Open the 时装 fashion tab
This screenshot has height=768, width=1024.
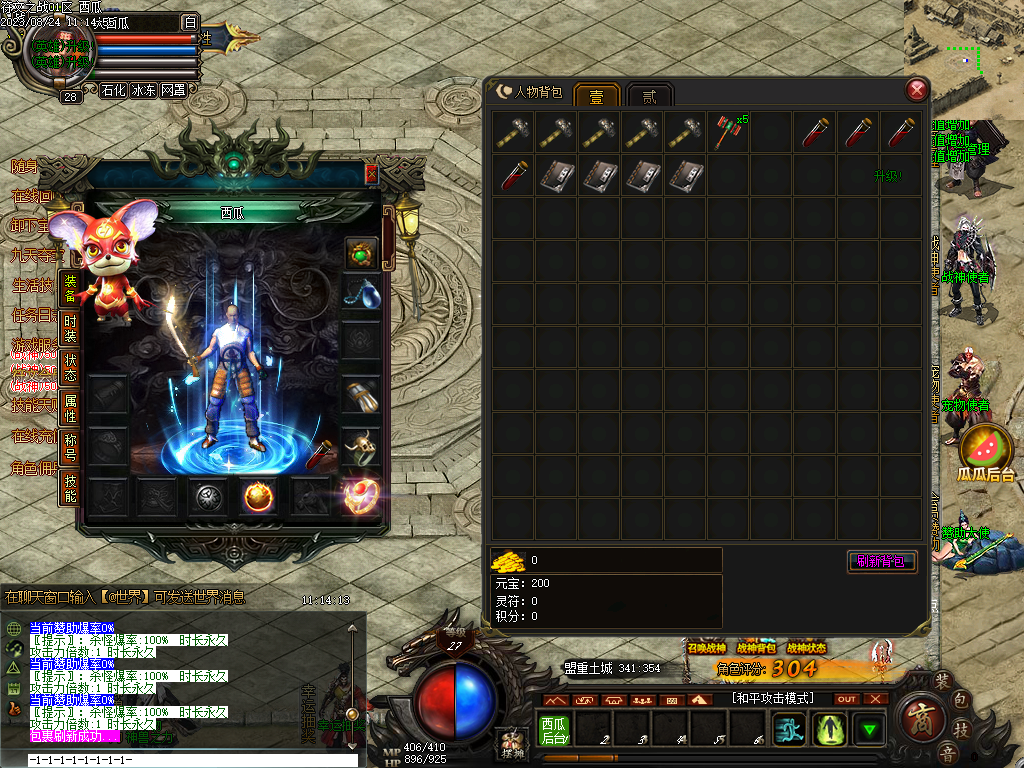70,330
